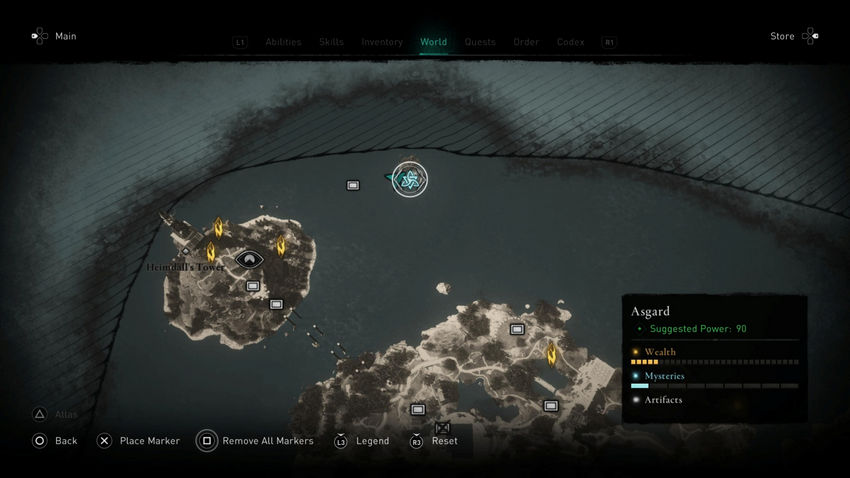Show the map Legend
This screenshot has height=478, width=850.
pyautogui.click(x=362, y=441)
